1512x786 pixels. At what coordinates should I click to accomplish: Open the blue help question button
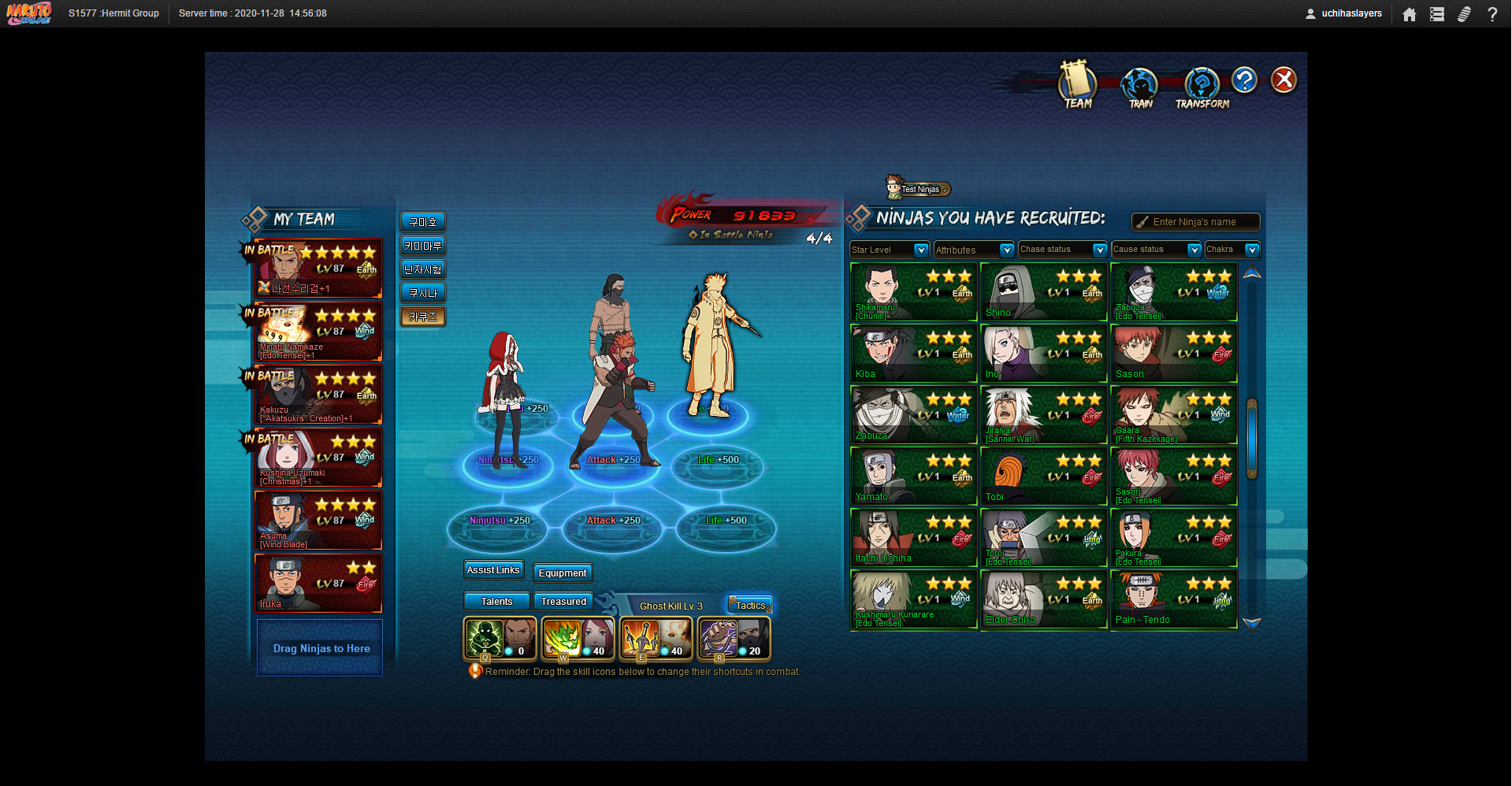click(x=1244, y=80)
